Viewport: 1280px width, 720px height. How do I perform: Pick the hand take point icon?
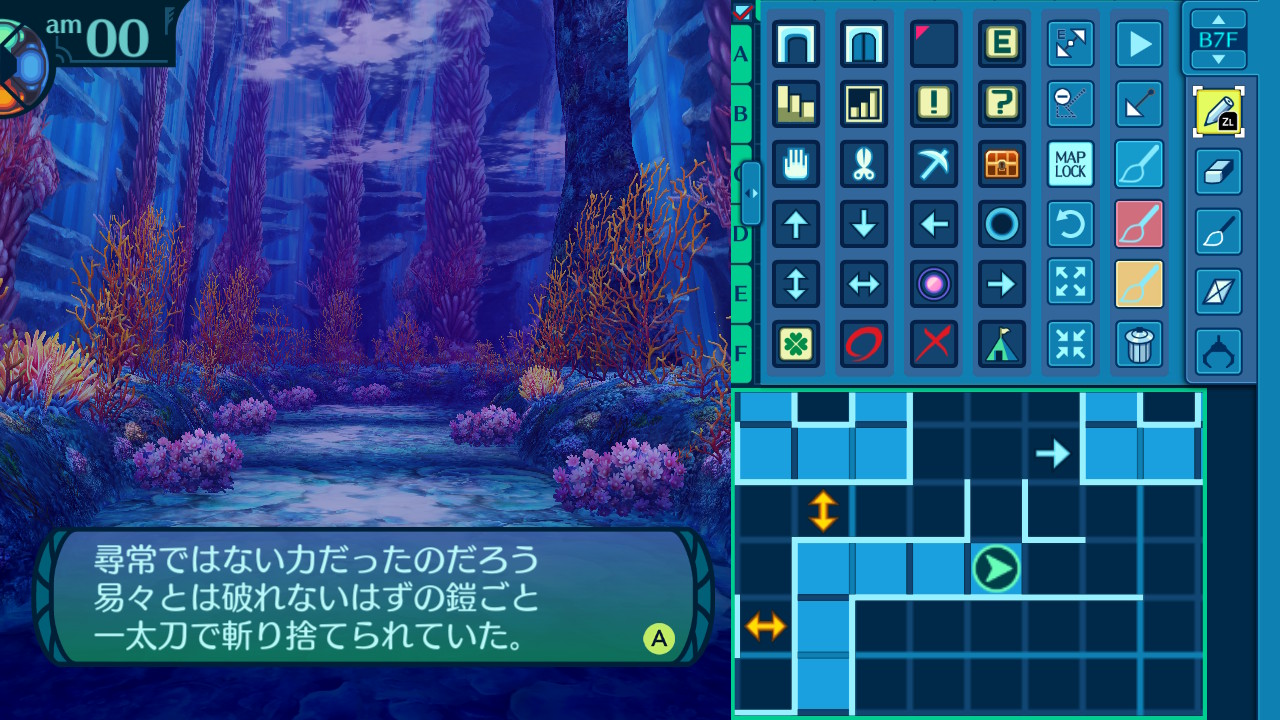tap(796, 164)
